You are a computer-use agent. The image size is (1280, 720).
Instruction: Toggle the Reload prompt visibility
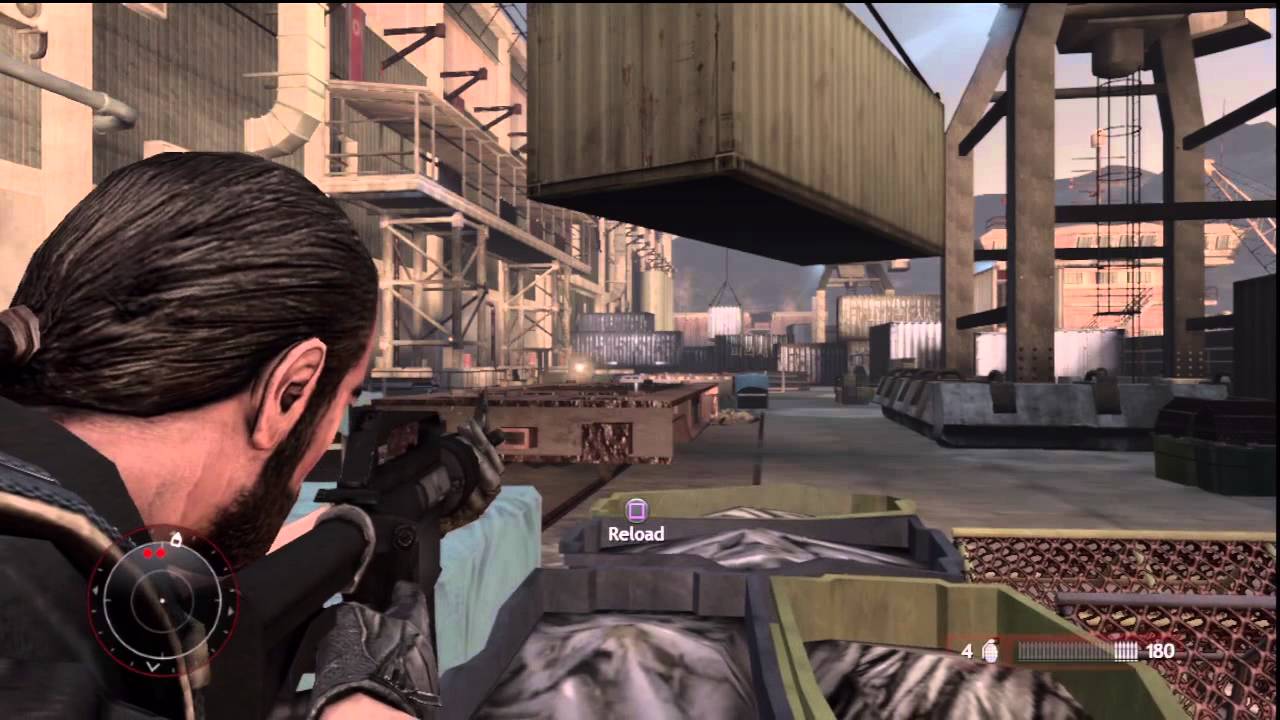(638, 533)
